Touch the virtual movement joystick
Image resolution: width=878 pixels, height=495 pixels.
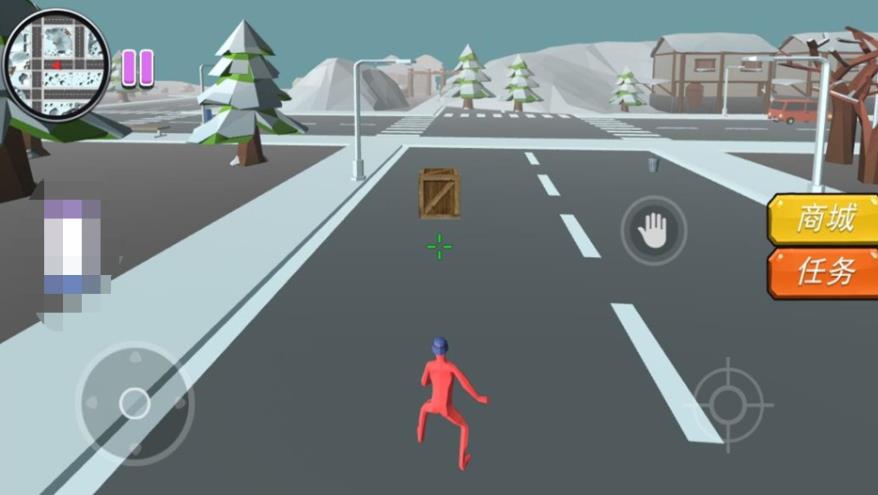[134, 403]
